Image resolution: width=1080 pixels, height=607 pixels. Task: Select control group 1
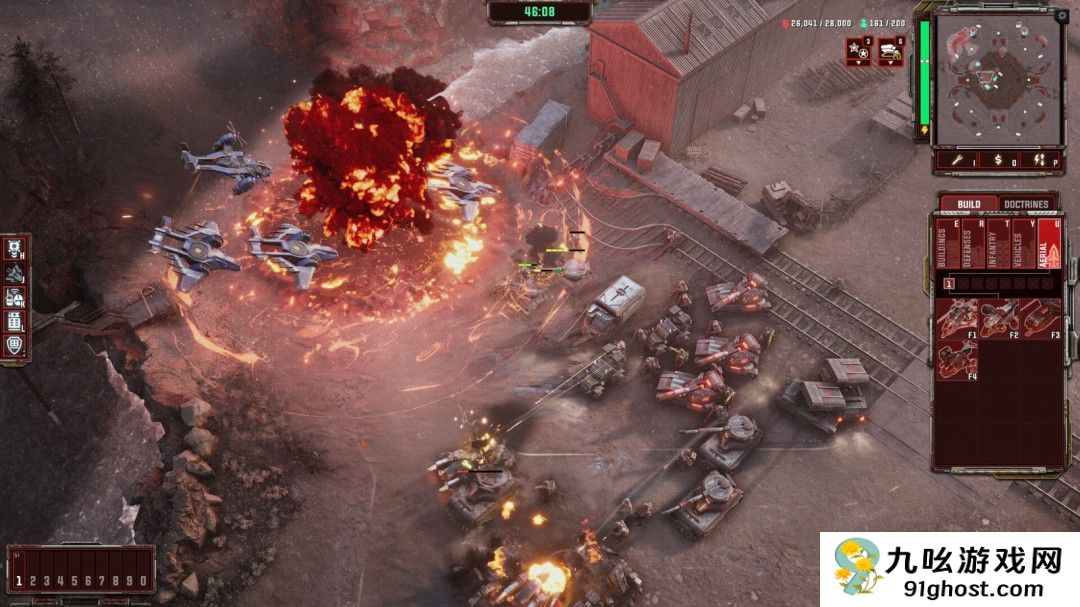pos(19,580)
